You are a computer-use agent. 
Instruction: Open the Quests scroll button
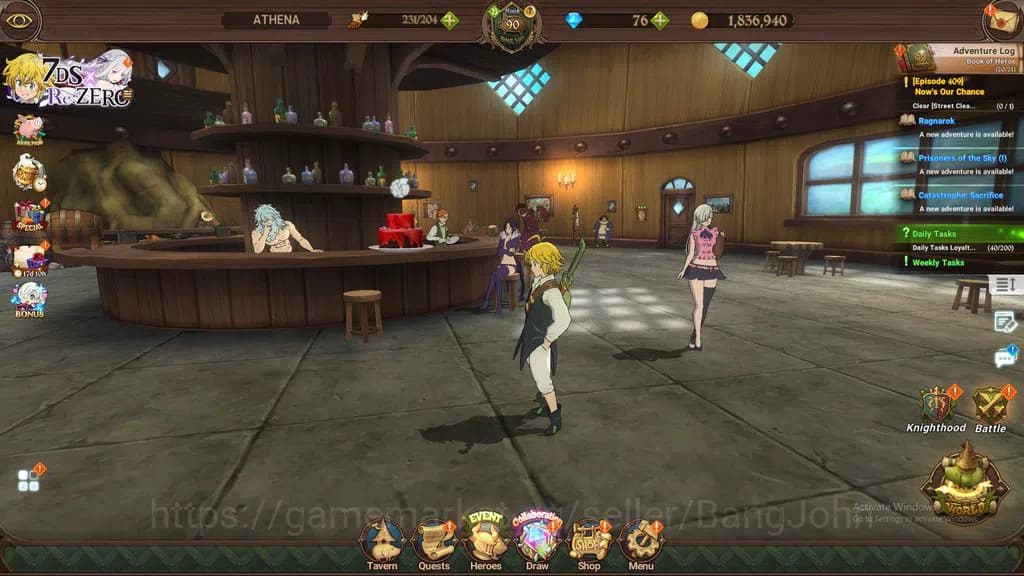pyautogui.click(x=434, y=541)
